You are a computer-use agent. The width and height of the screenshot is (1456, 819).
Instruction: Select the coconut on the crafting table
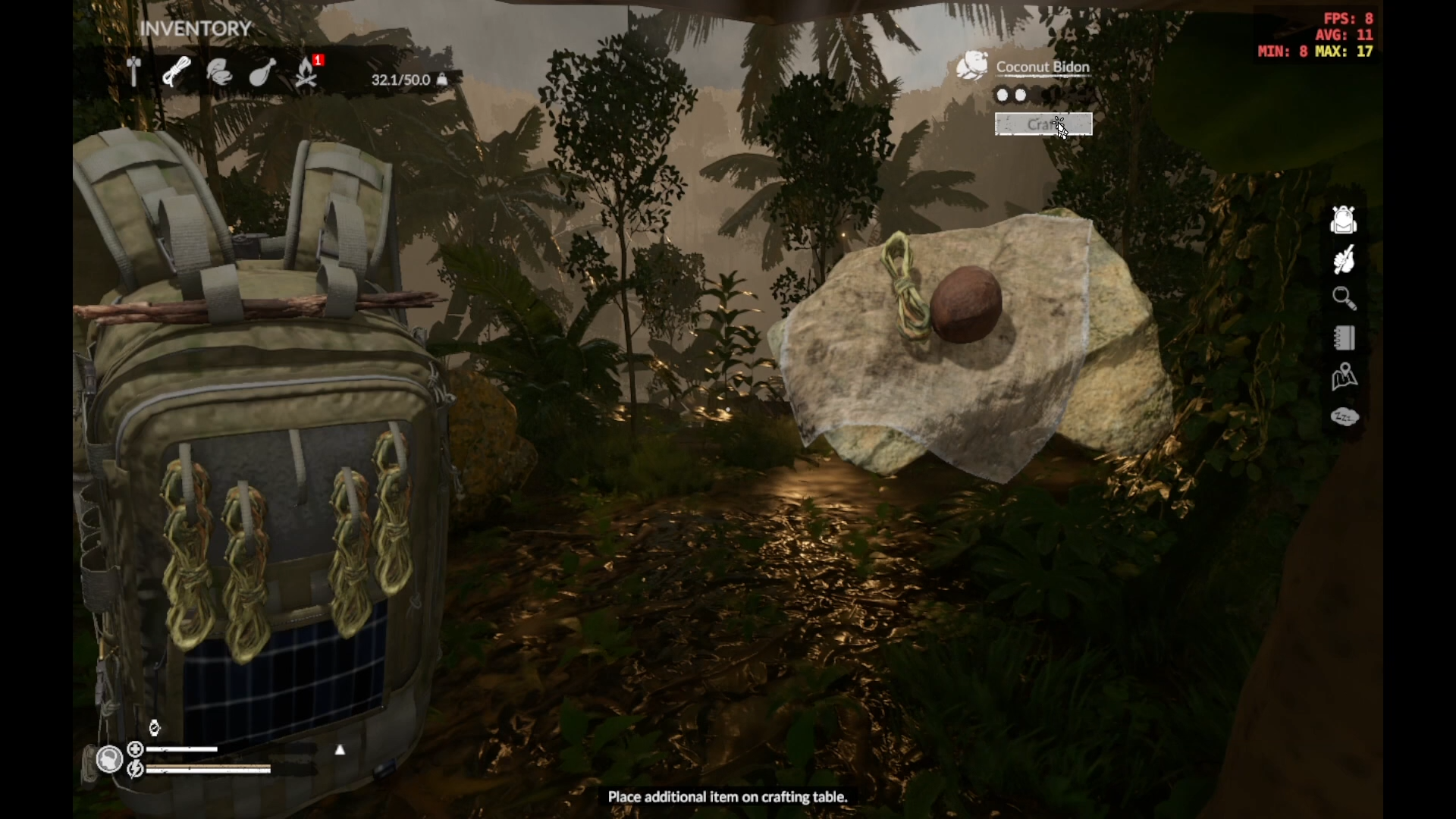(x=965, y=304)
